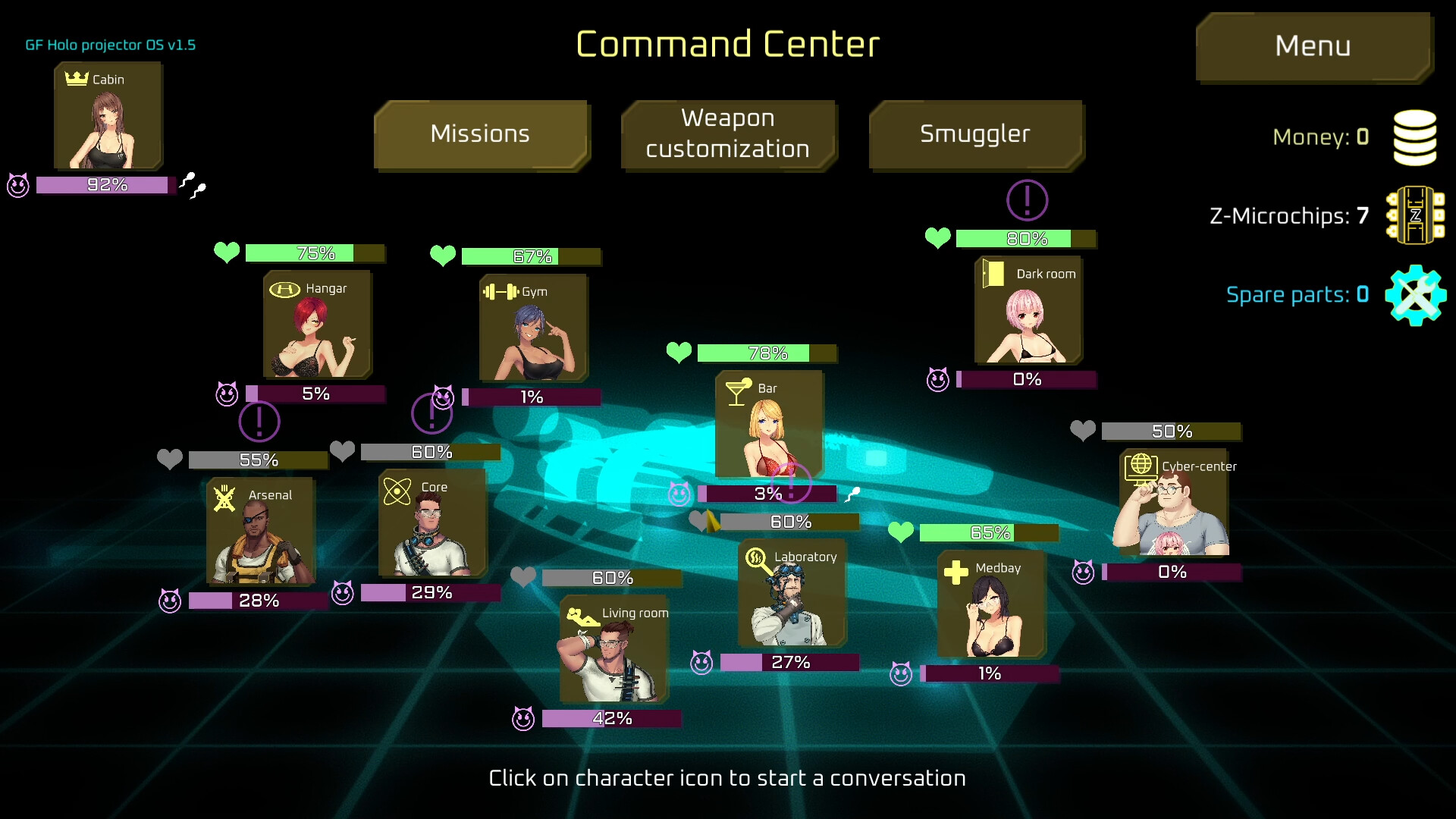Open the Weapon customization screen
Viewport: 1456px width, 819px height.
point(728,135)
